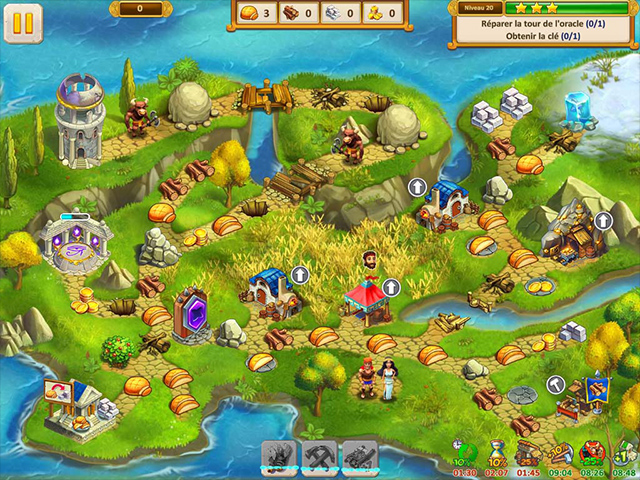The height and width of the screenshot is (480, 640).
Task: Click the upgrade arrow beside the red-roofed tent
Action: click(x=391, y=287)
